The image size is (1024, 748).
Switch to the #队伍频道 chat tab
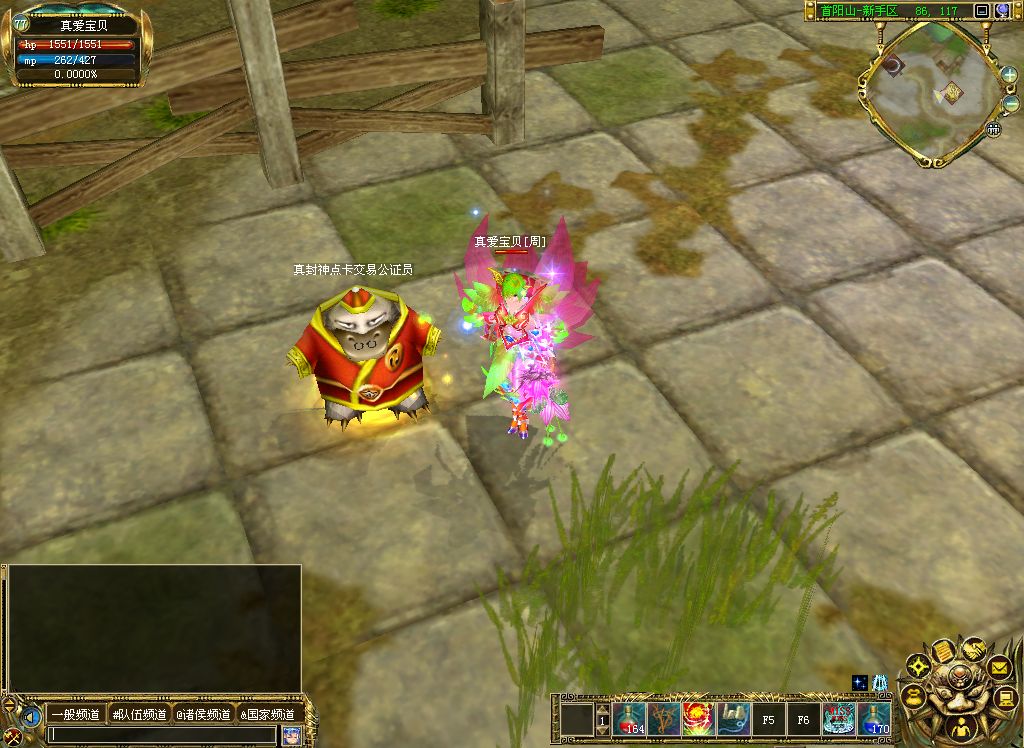click(139, 714)
